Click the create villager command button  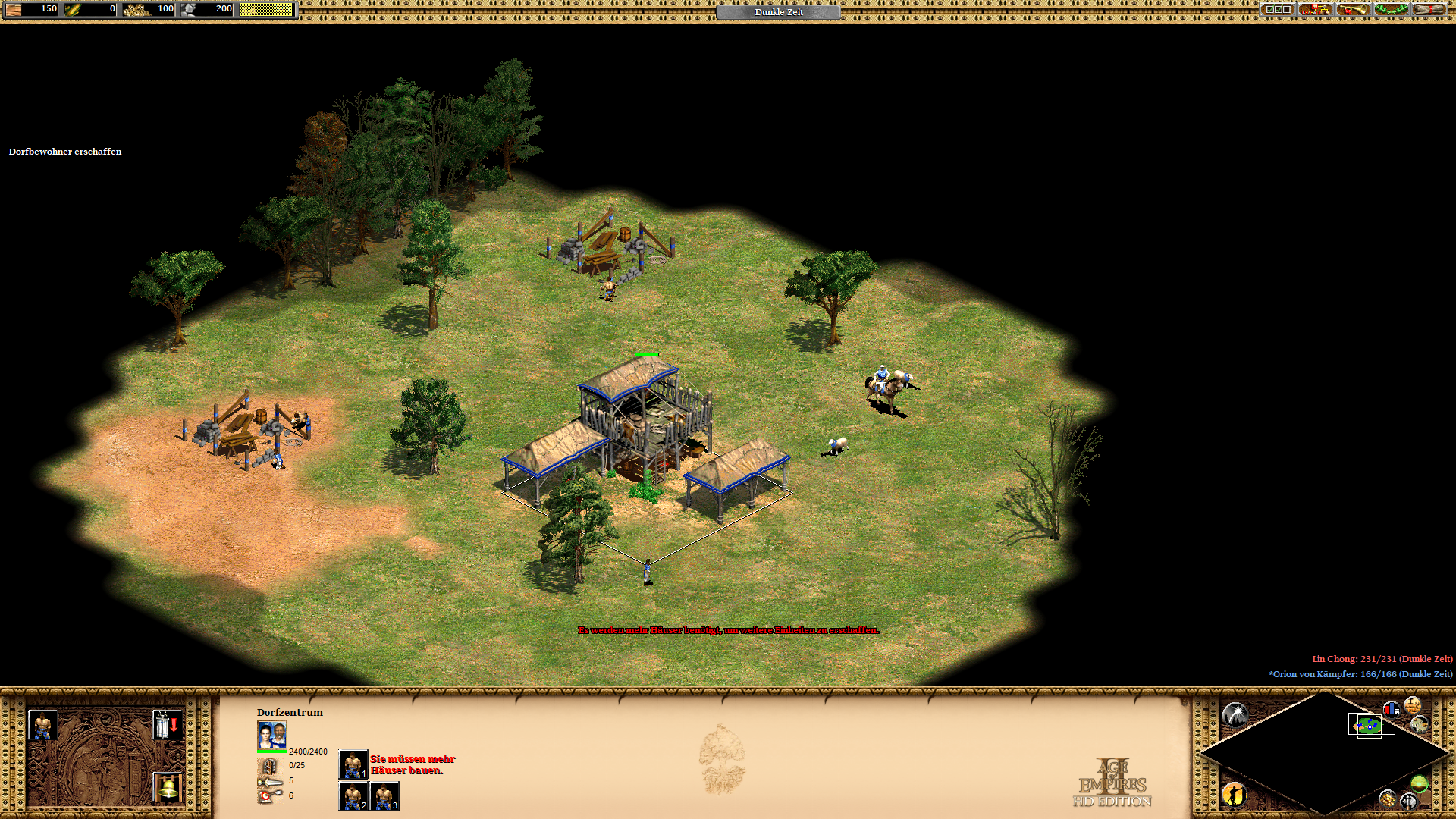click(x=42, y=725)
